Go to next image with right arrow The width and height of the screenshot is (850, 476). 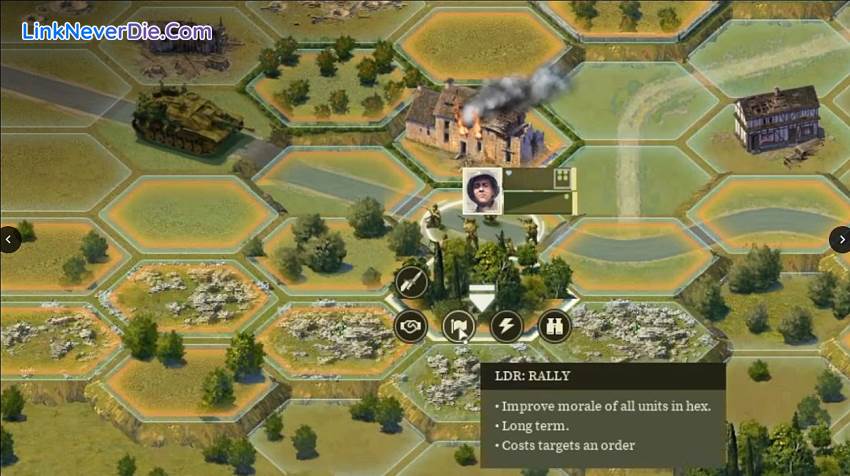pos(839,239)
